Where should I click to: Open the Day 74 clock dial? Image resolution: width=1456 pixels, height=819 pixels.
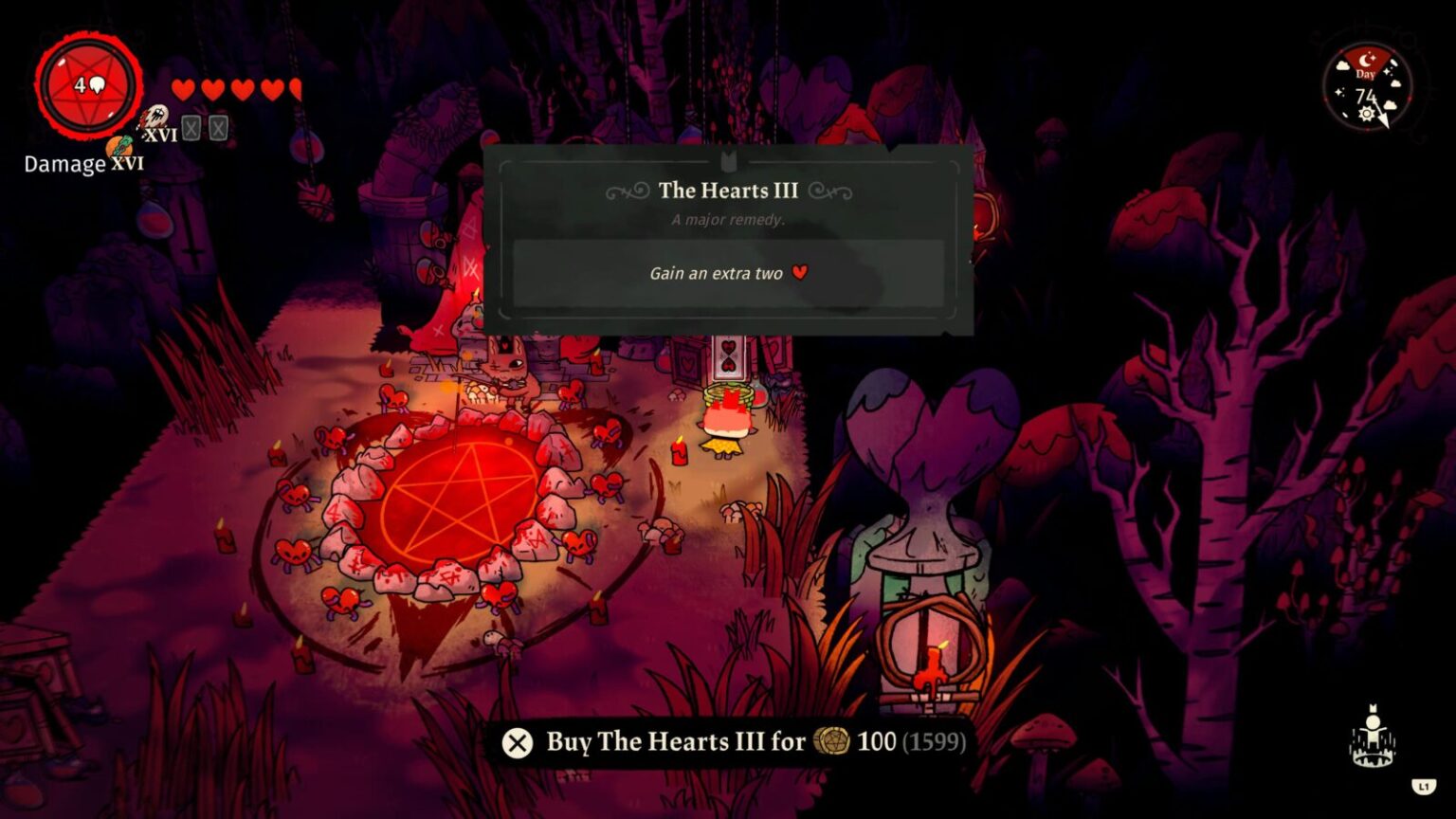(x=1366, y=94)
